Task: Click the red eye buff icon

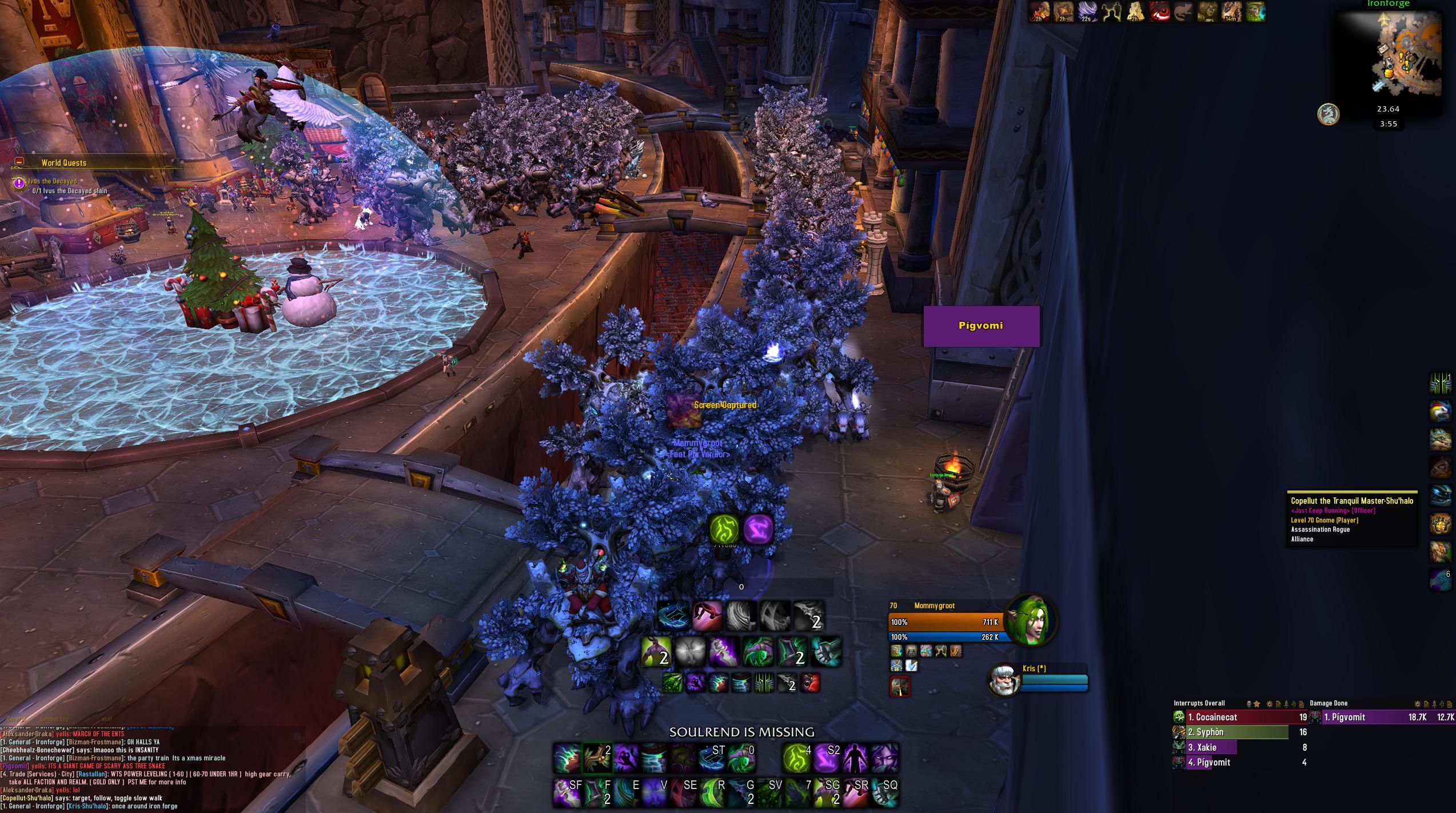Action: pyautogui.click(x=1159, y=12)
